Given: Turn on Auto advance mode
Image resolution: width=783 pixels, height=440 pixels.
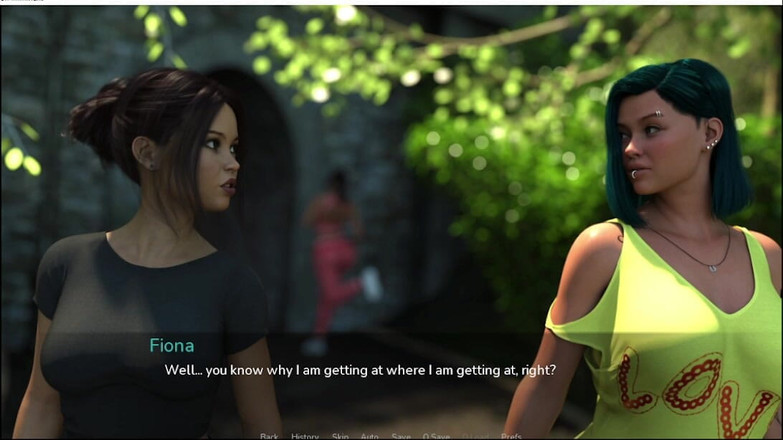Looking at the screenshot, I should point(369,436).
